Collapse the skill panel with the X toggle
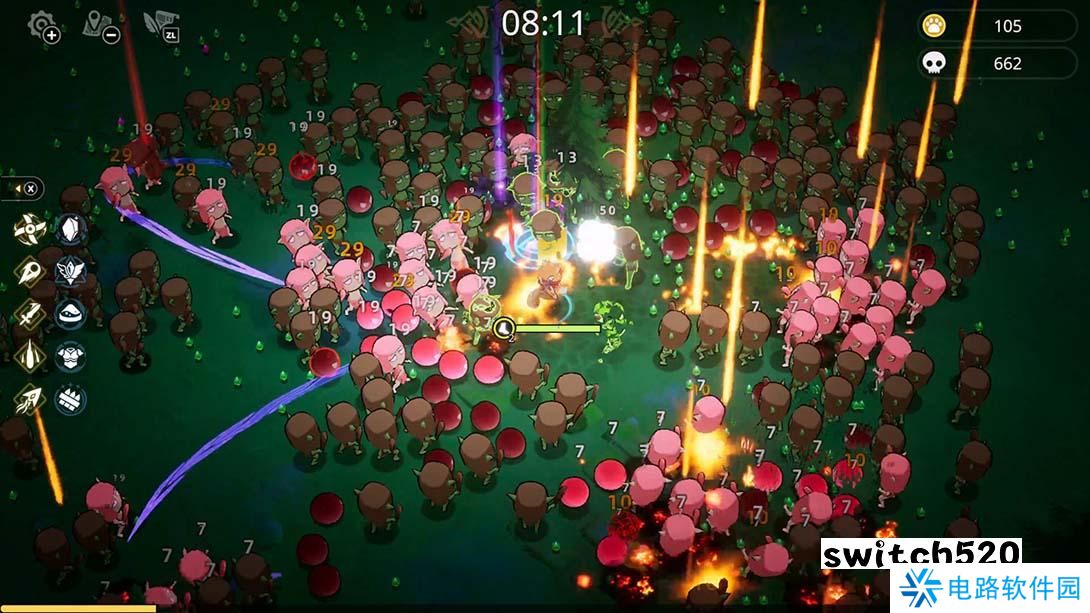Screen dimensions: 1090x613 click(x=31, y=188)
